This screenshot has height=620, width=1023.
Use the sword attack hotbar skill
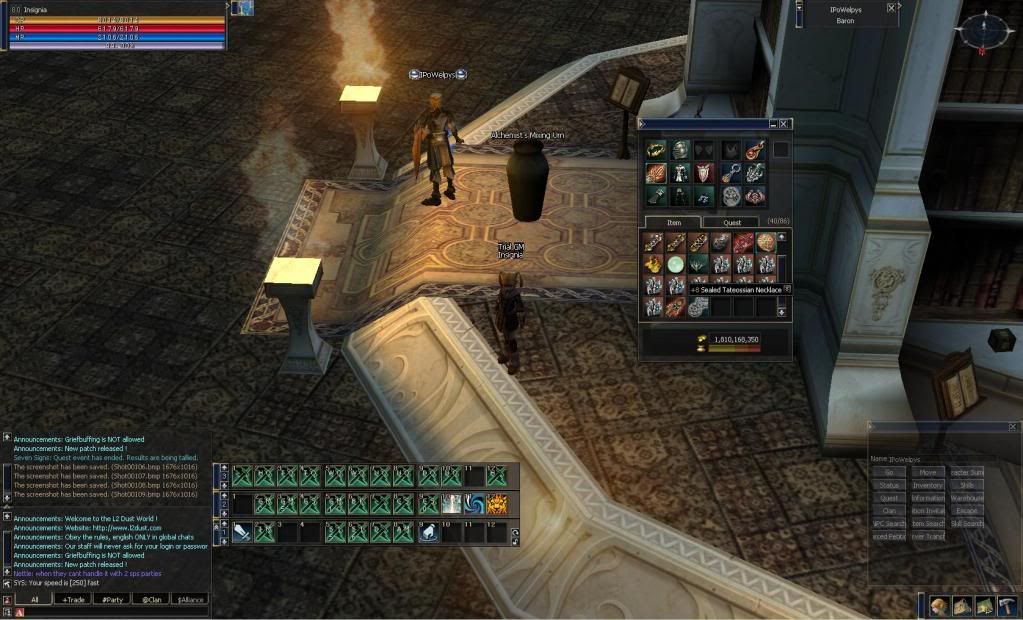pos(242,533)
